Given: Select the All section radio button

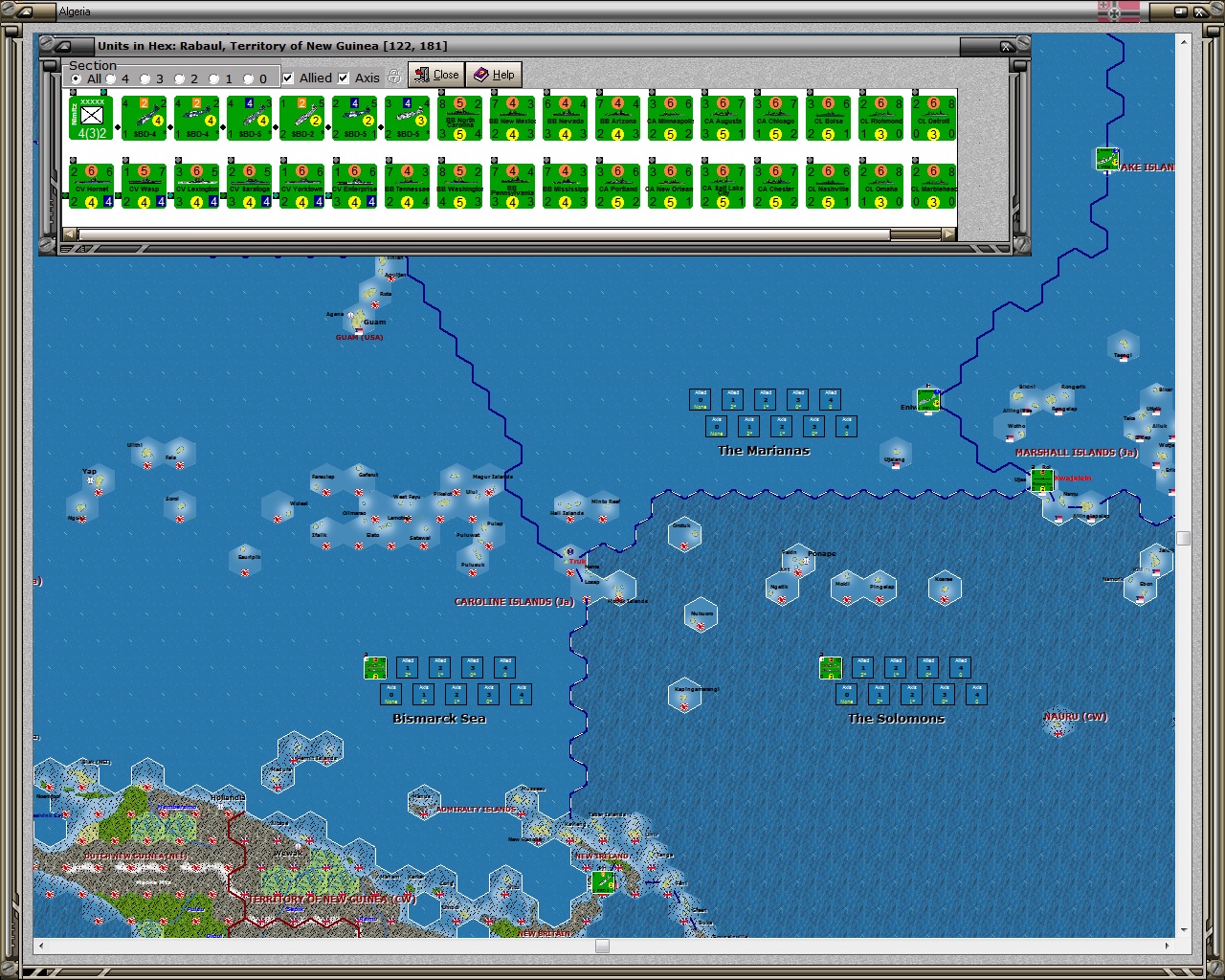Looking at the screenshot, I should (76, 78).
